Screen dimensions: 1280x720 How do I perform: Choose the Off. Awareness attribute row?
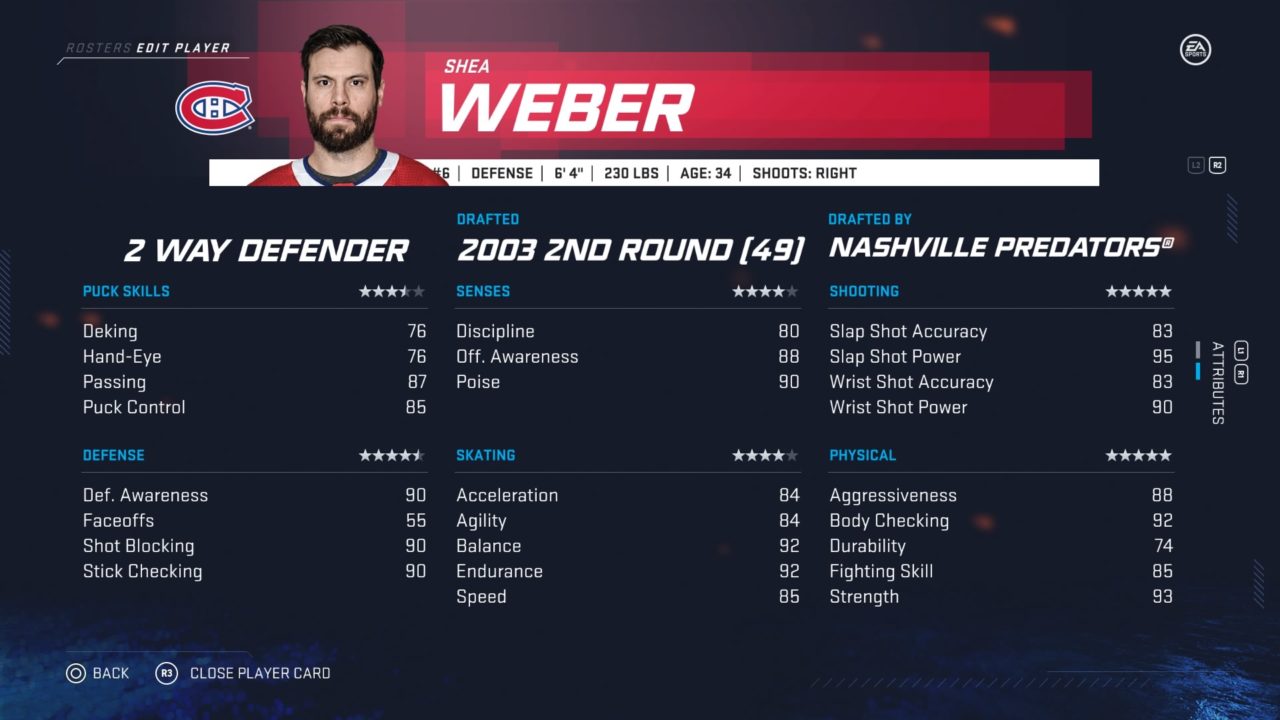tap(627, 357)
